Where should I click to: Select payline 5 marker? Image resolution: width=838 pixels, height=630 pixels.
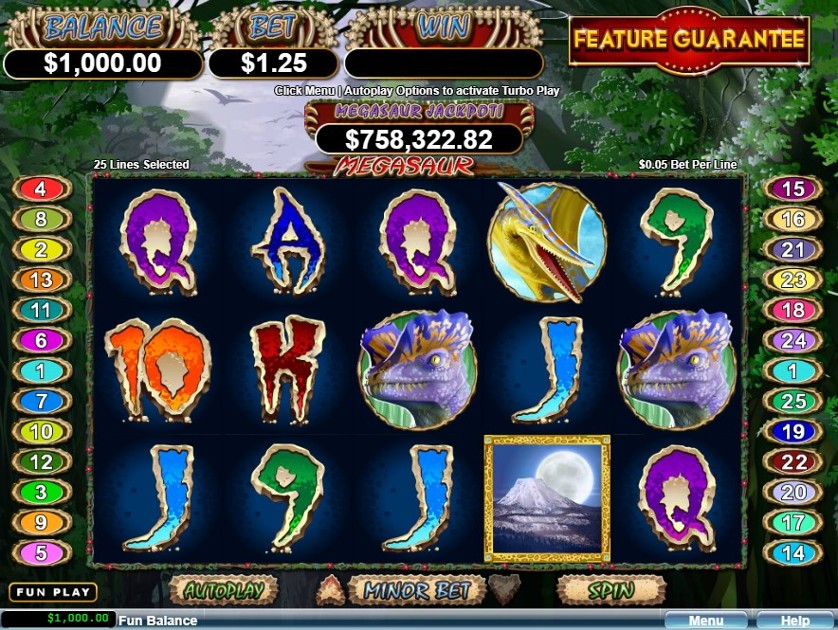(x=41, y=552)
